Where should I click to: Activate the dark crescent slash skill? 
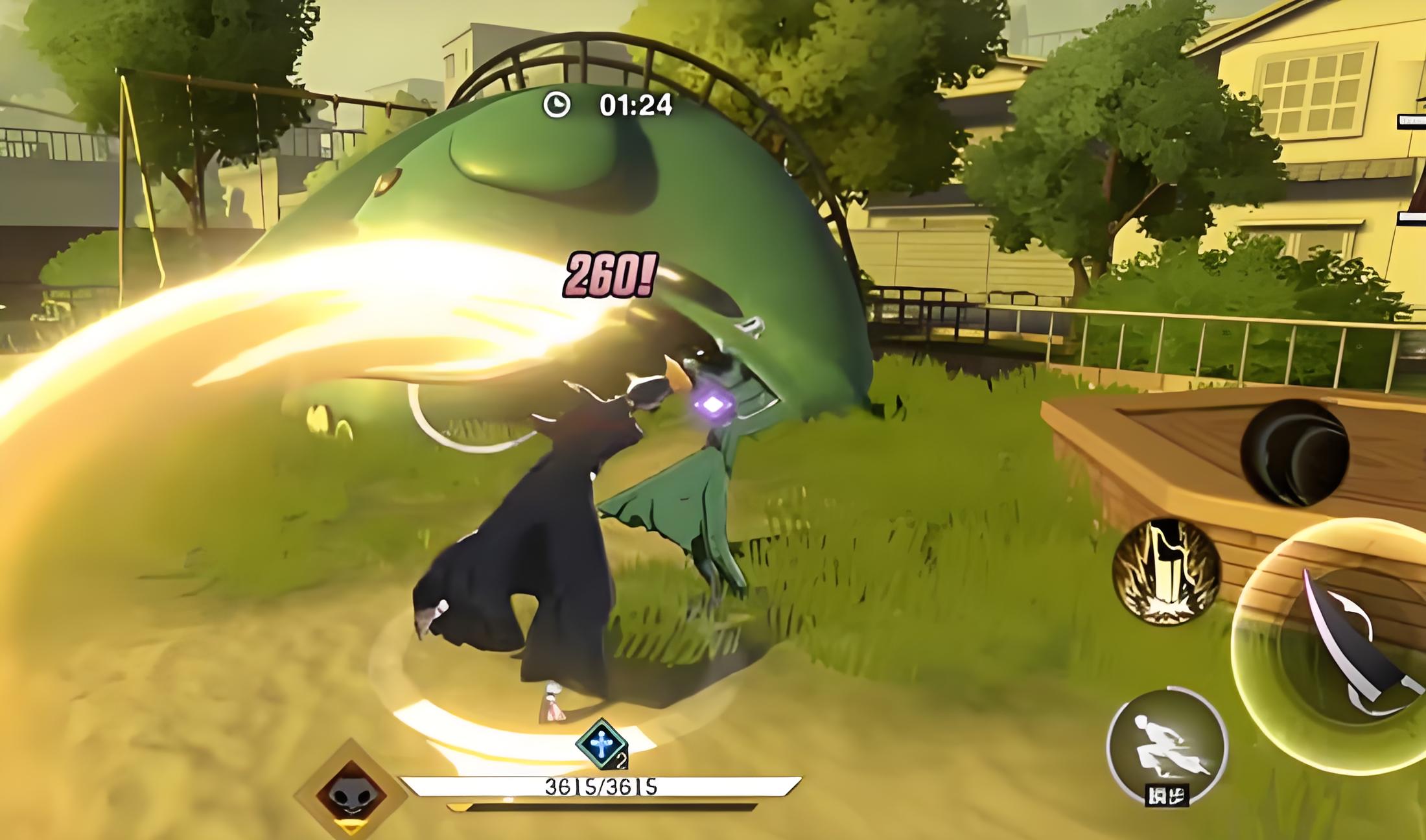point(1294,452)
